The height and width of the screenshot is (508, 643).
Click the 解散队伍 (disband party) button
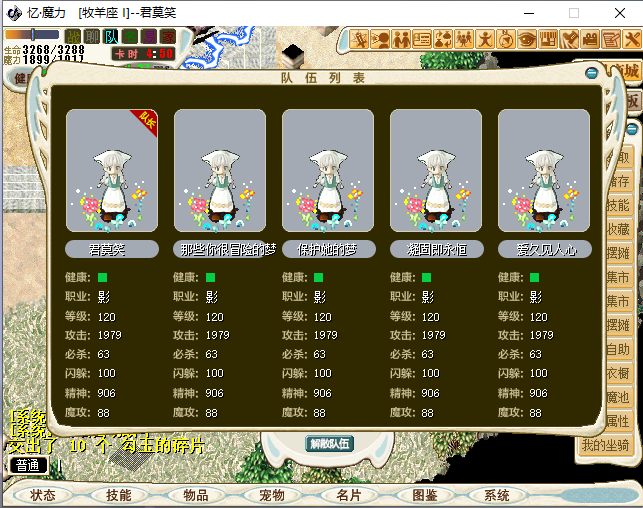[328, 444]
